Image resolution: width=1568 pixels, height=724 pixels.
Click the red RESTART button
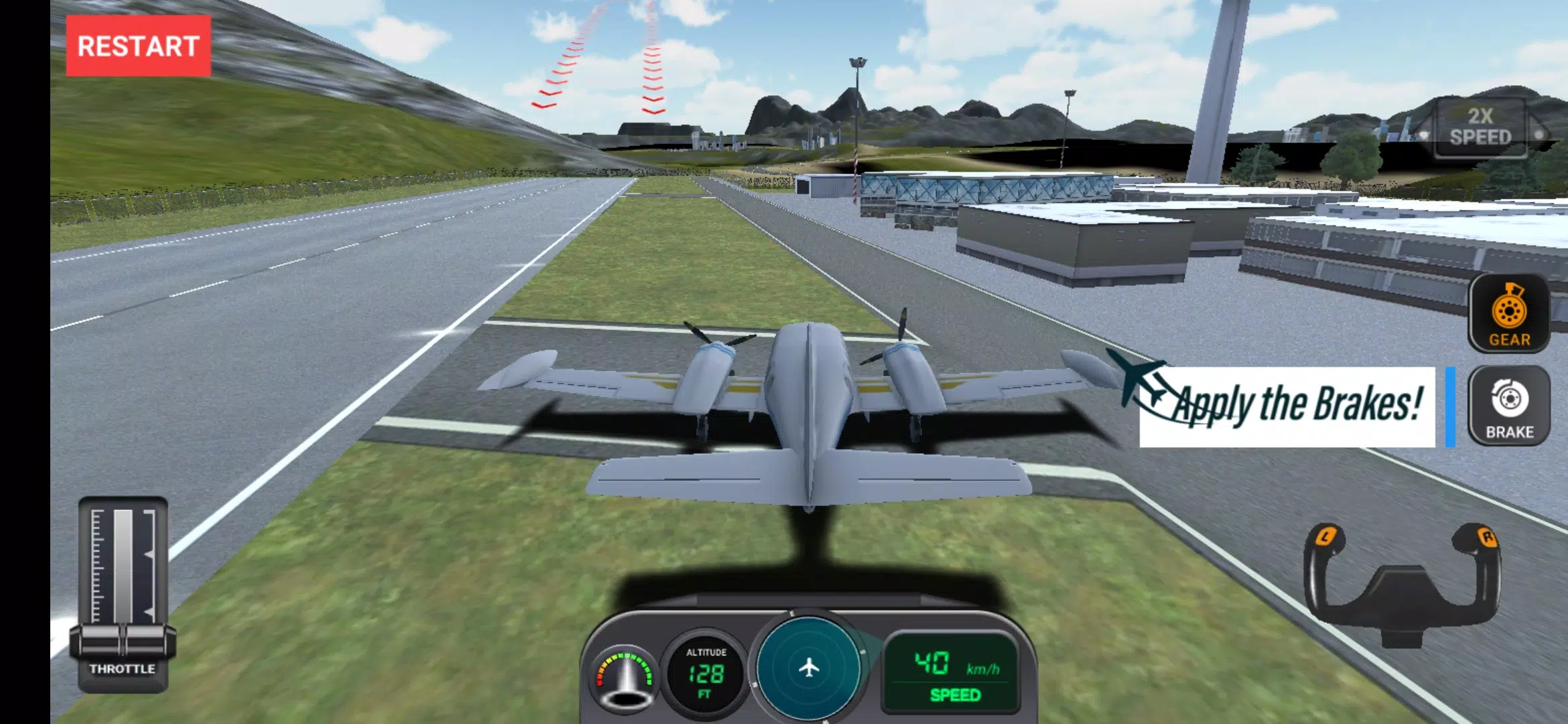(138, 46)
